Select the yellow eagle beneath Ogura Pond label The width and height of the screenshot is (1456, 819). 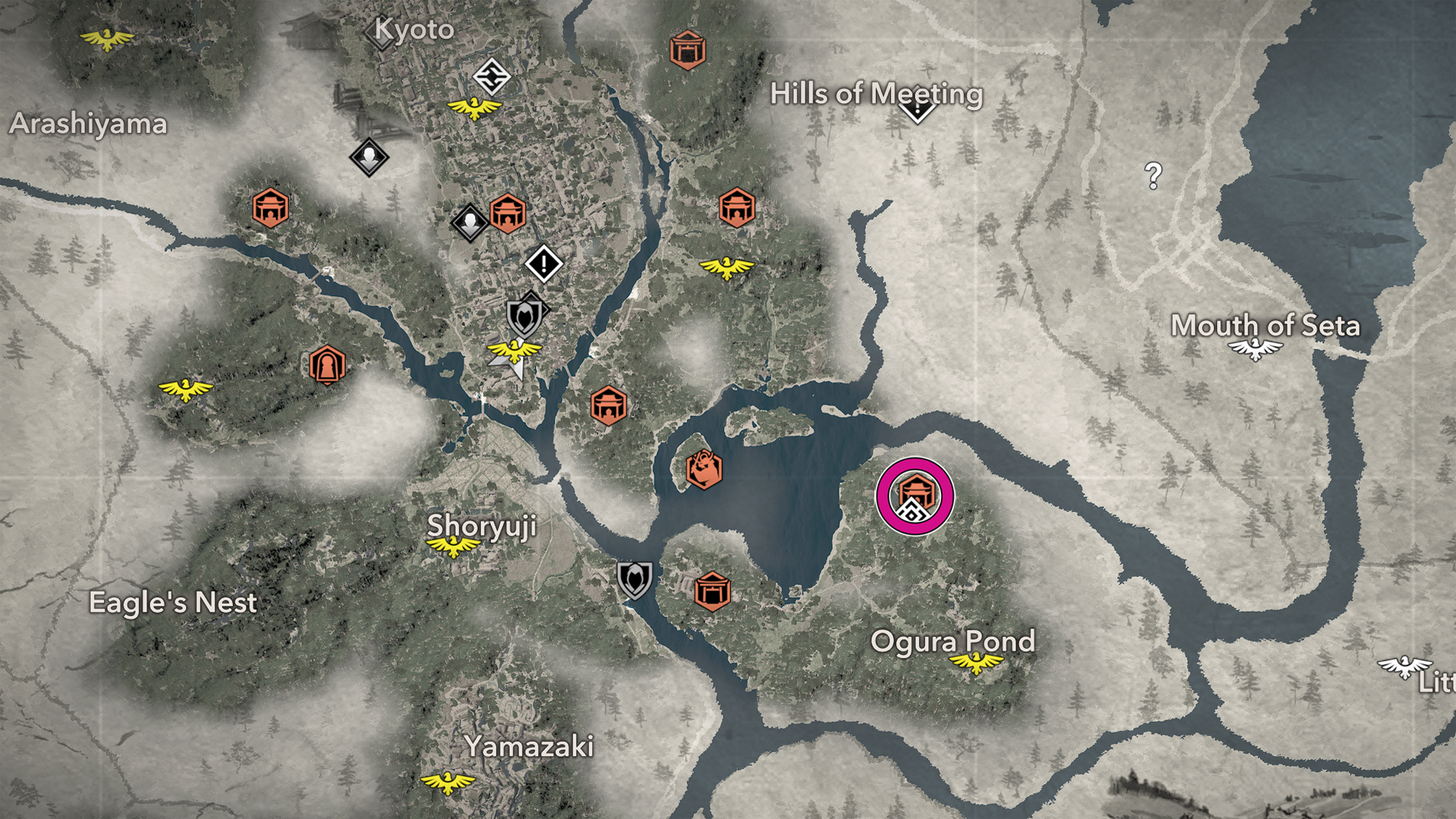[x=976, y=664]
